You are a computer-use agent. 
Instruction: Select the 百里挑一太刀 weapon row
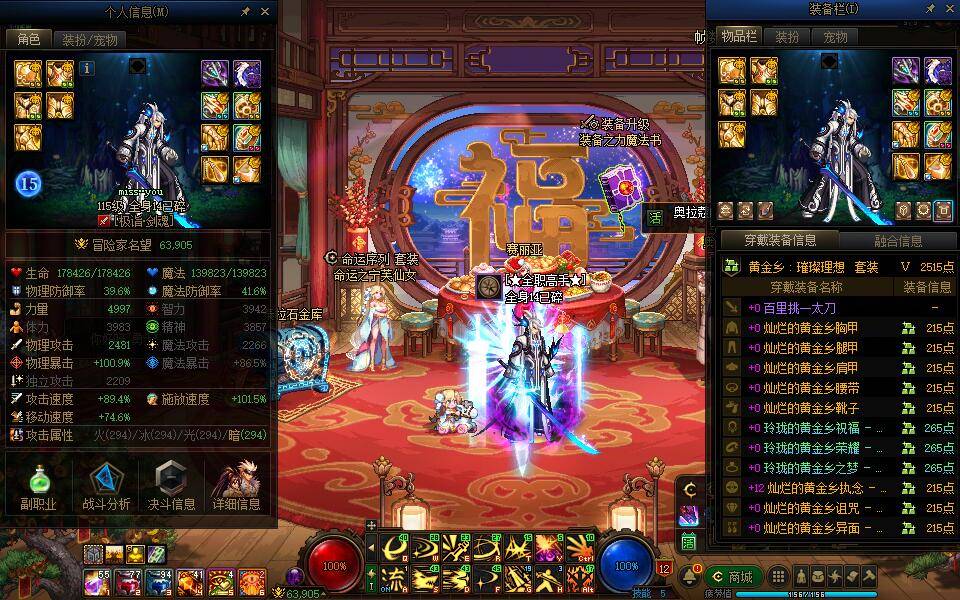coord(800,308)
